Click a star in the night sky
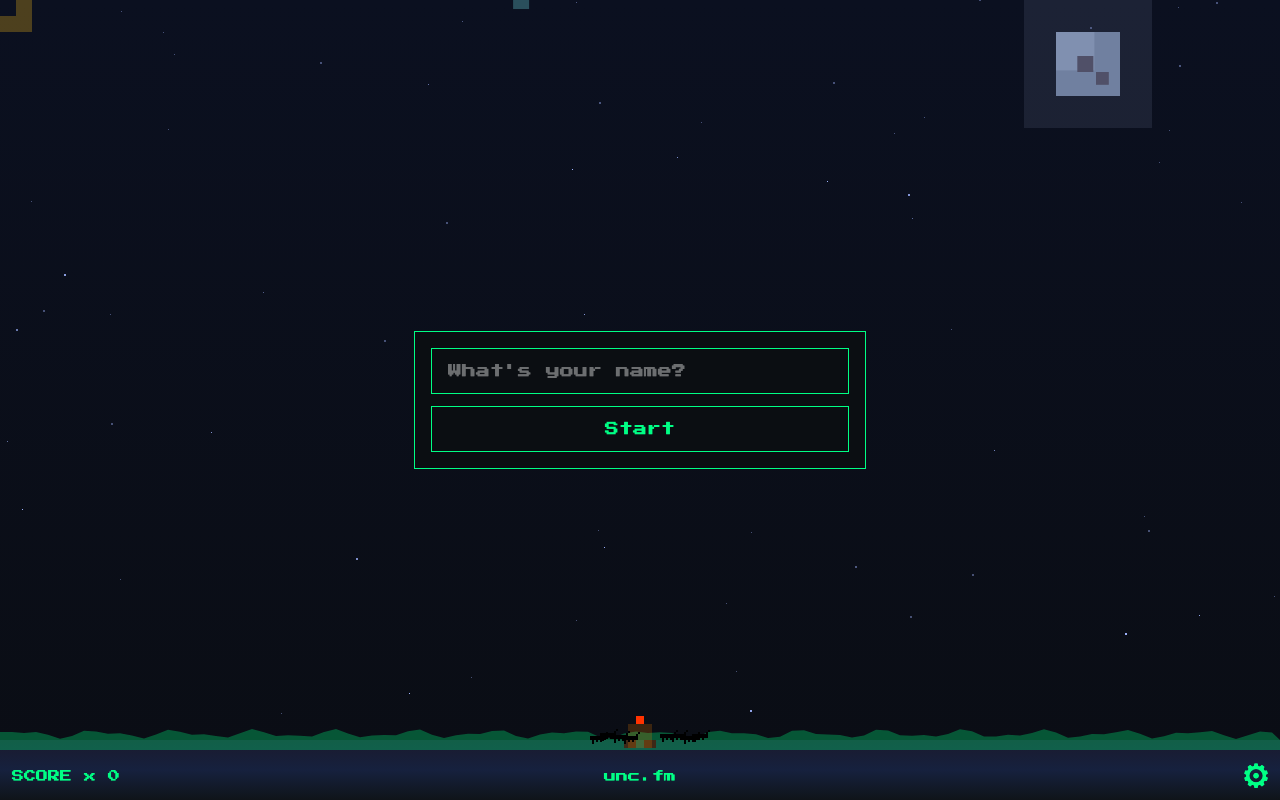 click(x=908, y=196)
